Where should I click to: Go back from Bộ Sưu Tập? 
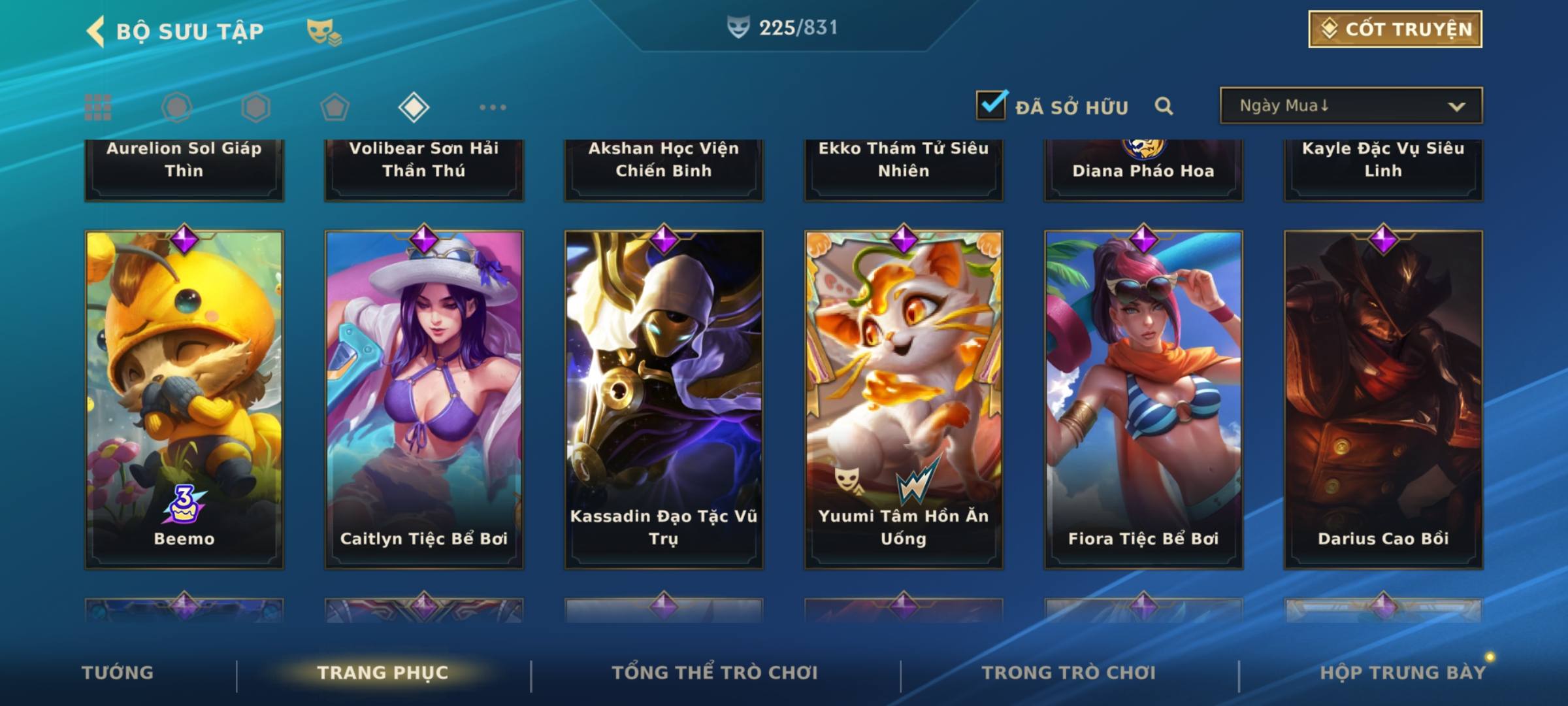pos(96,31)
